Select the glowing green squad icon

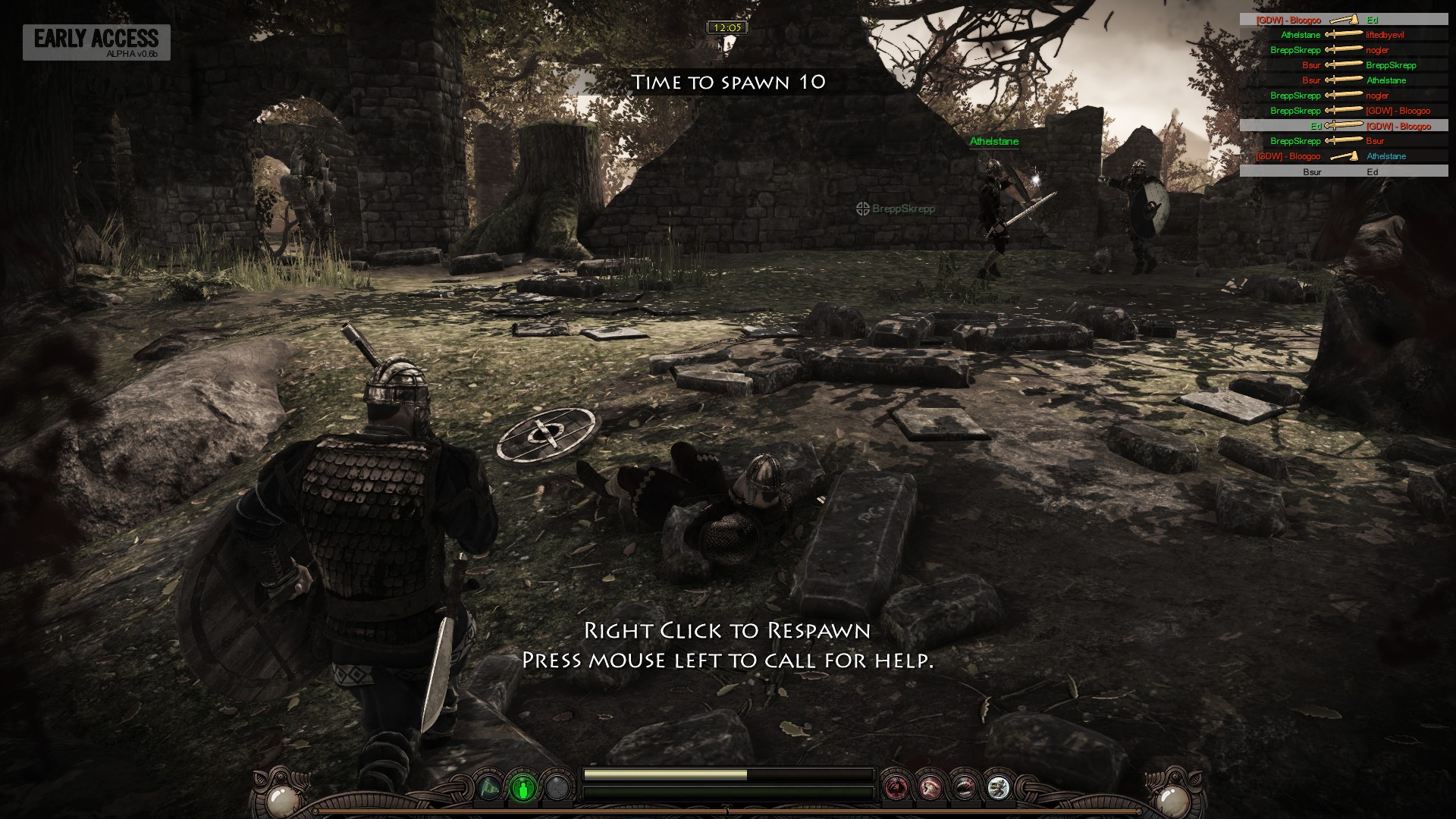click(523, 788)
